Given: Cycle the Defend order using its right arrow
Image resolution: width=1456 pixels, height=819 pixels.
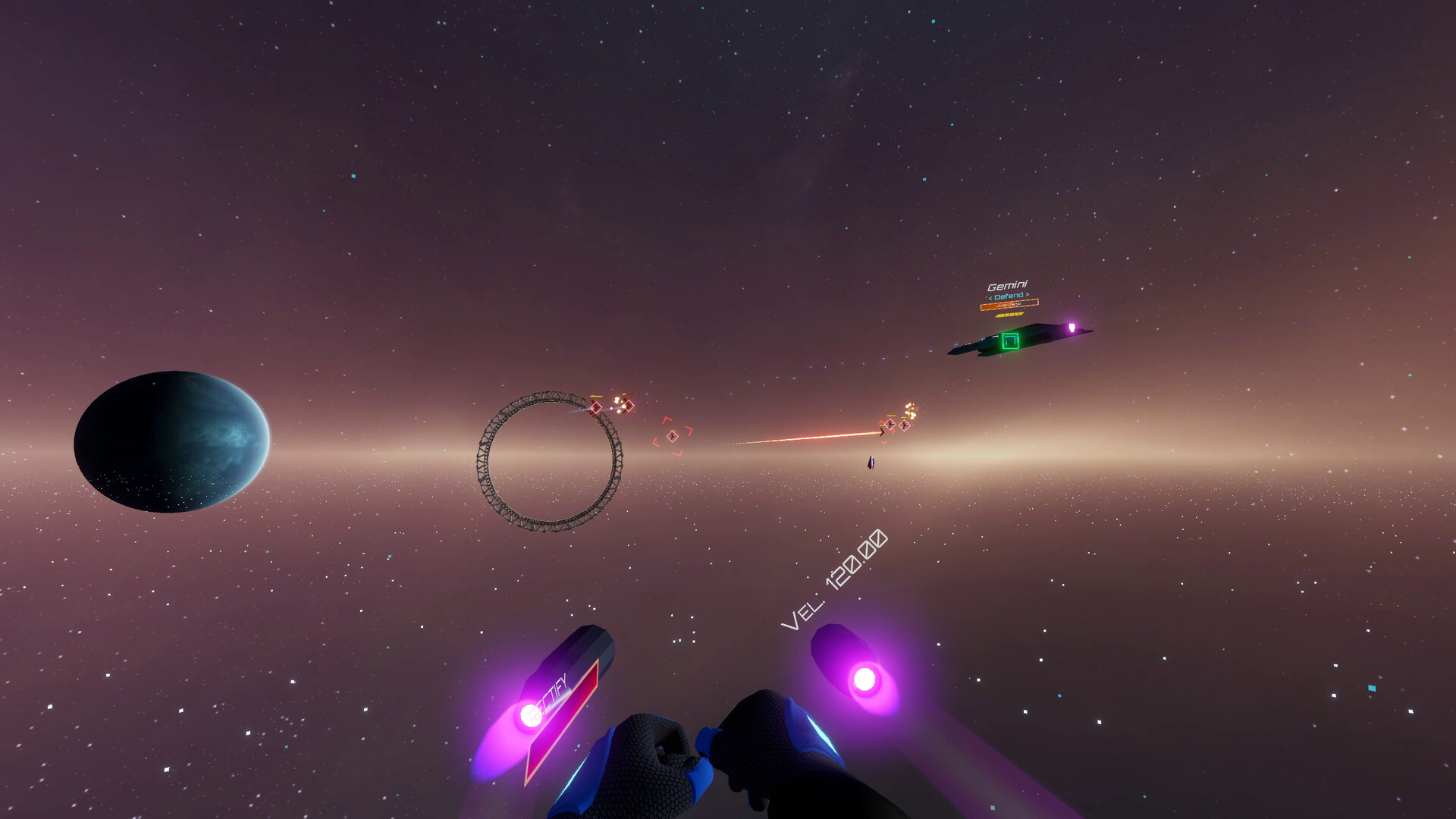Looking at the screenshot, I should [x=1028, y=295].
